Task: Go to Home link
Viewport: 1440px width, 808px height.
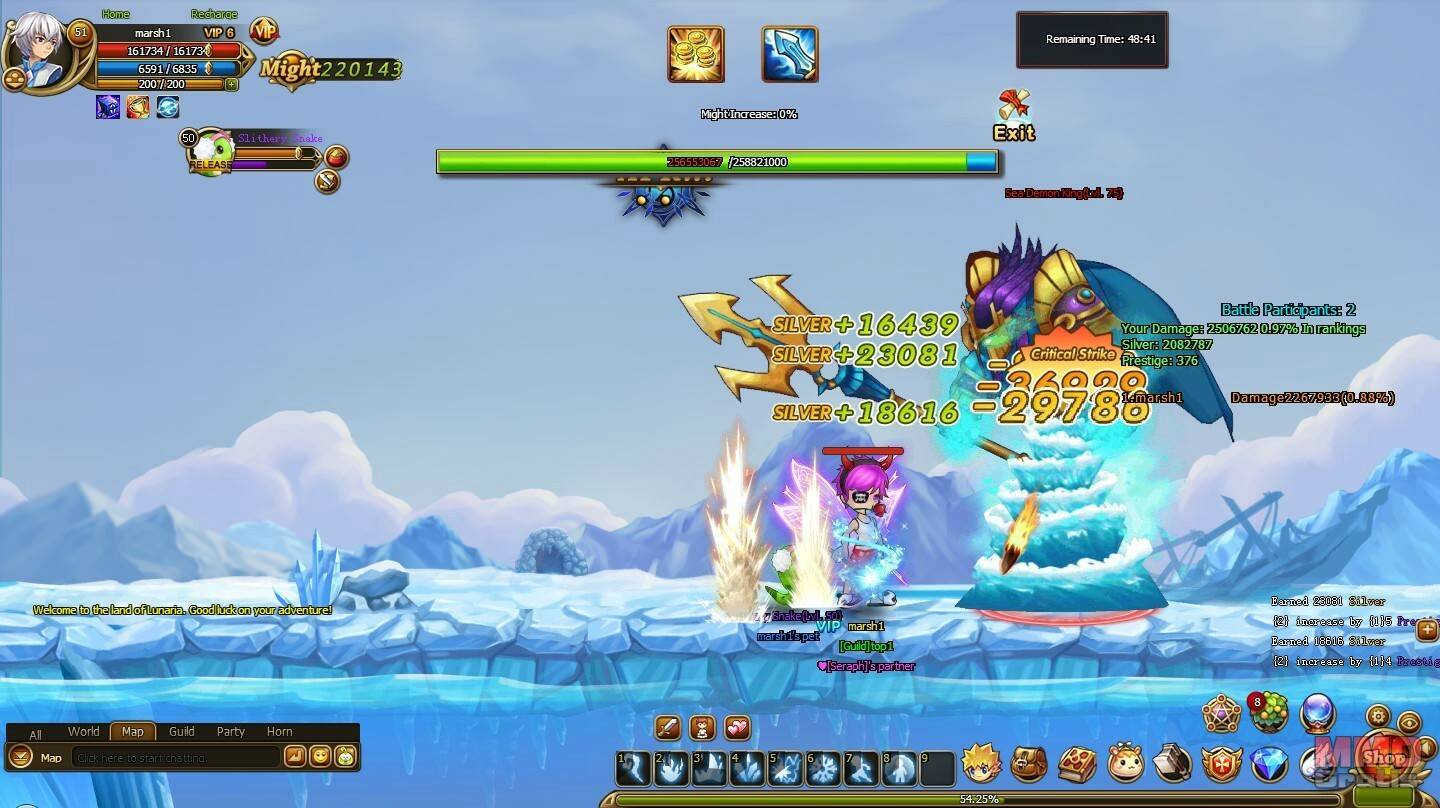Action: click(x=116, y=14)
